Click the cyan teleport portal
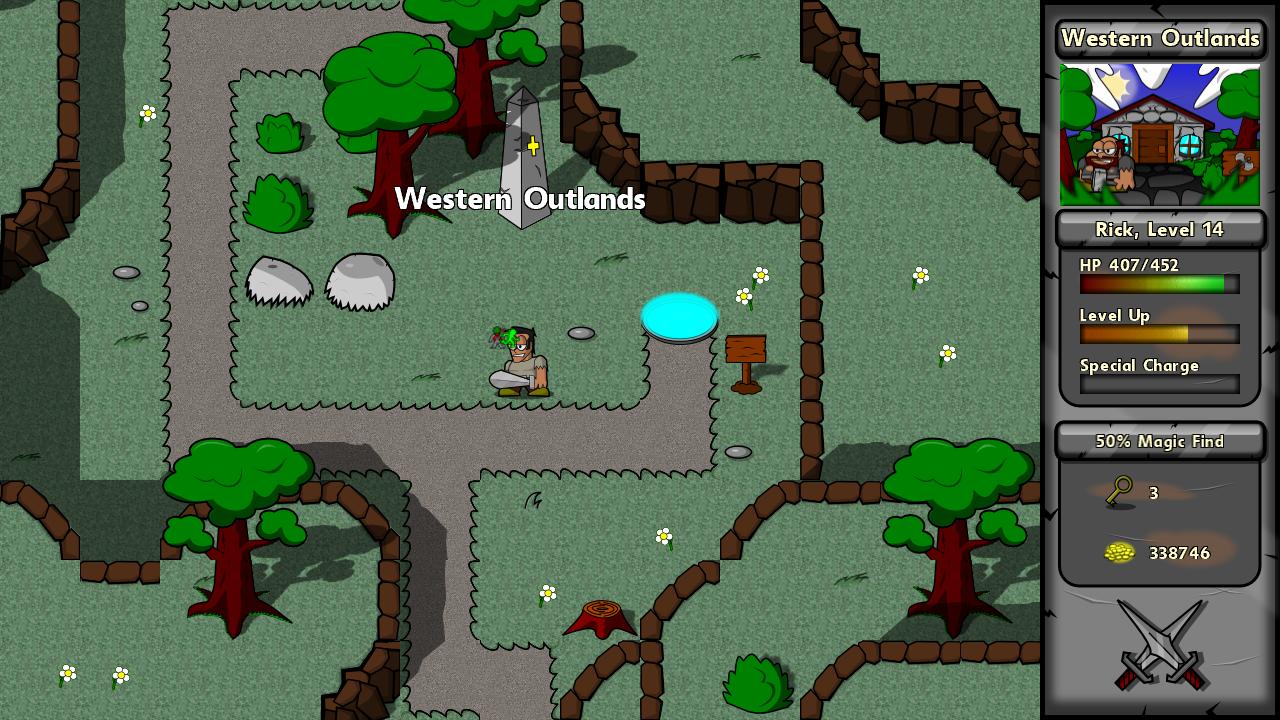 pos(679,316)
